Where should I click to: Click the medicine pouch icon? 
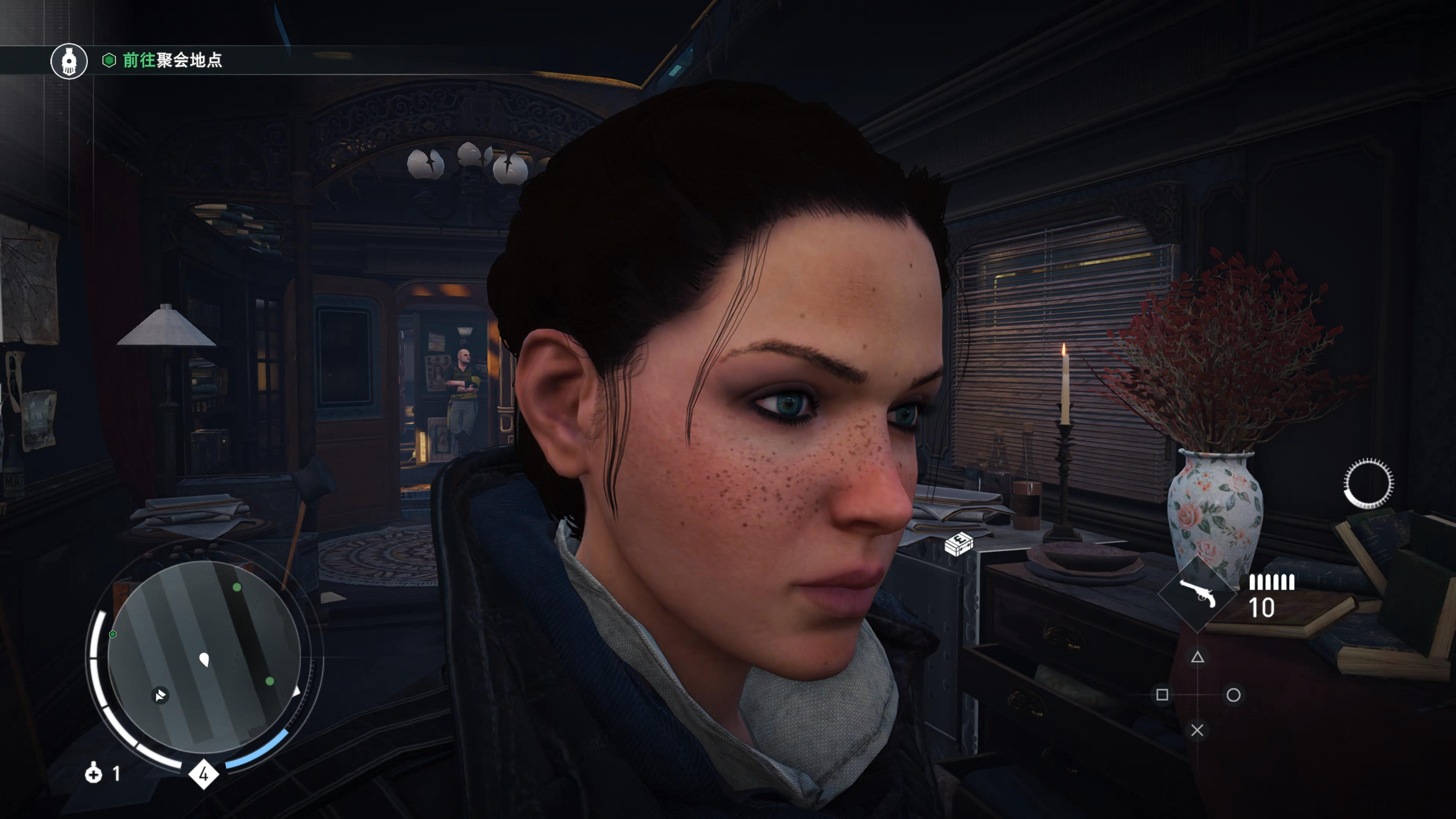94,773
